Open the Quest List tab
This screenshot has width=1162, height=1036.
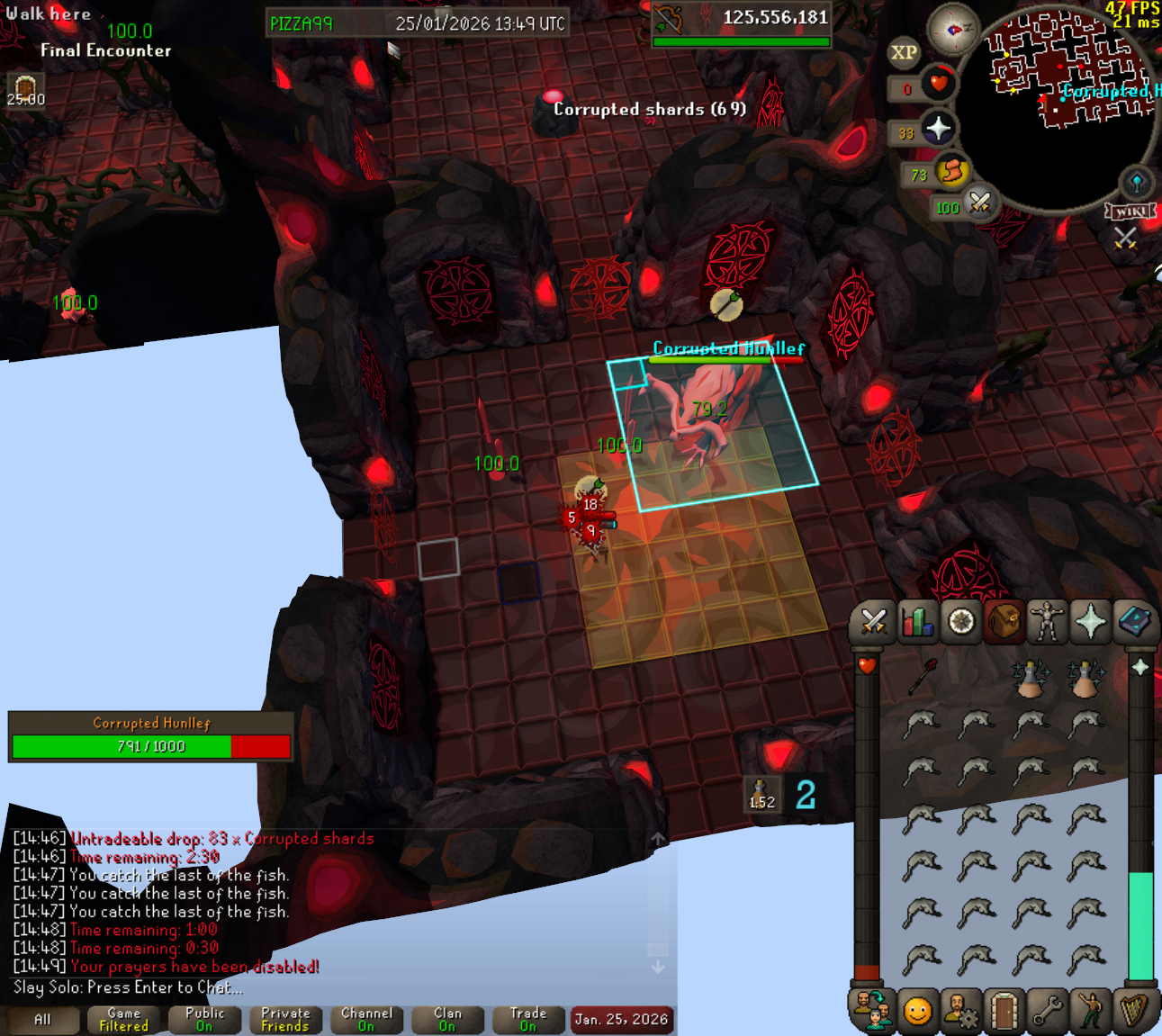pos(960,622)
